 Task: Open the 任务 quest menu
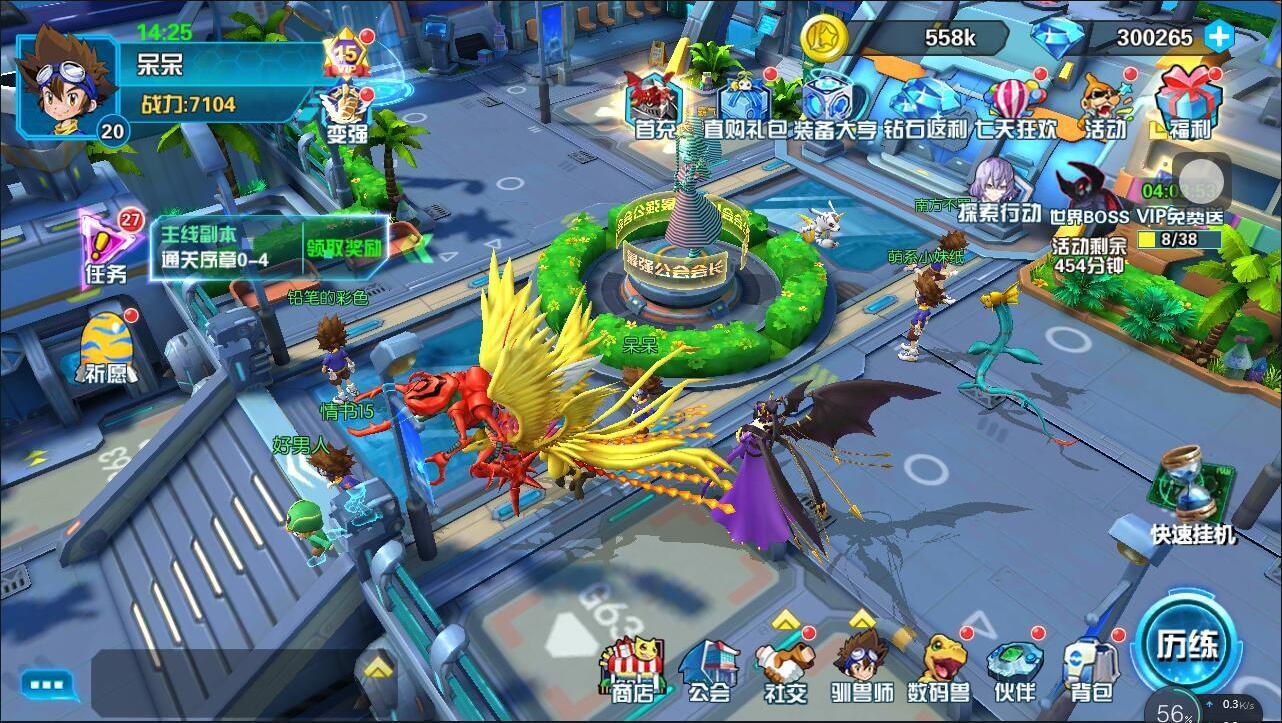108,247
